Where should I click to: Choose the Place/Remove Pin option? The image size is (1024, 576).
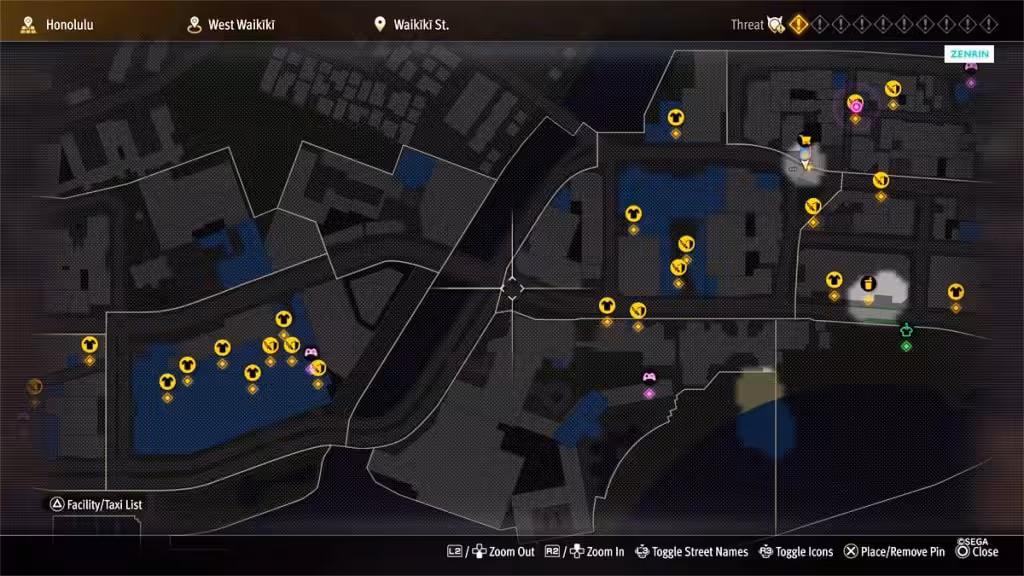coord(894,552)
